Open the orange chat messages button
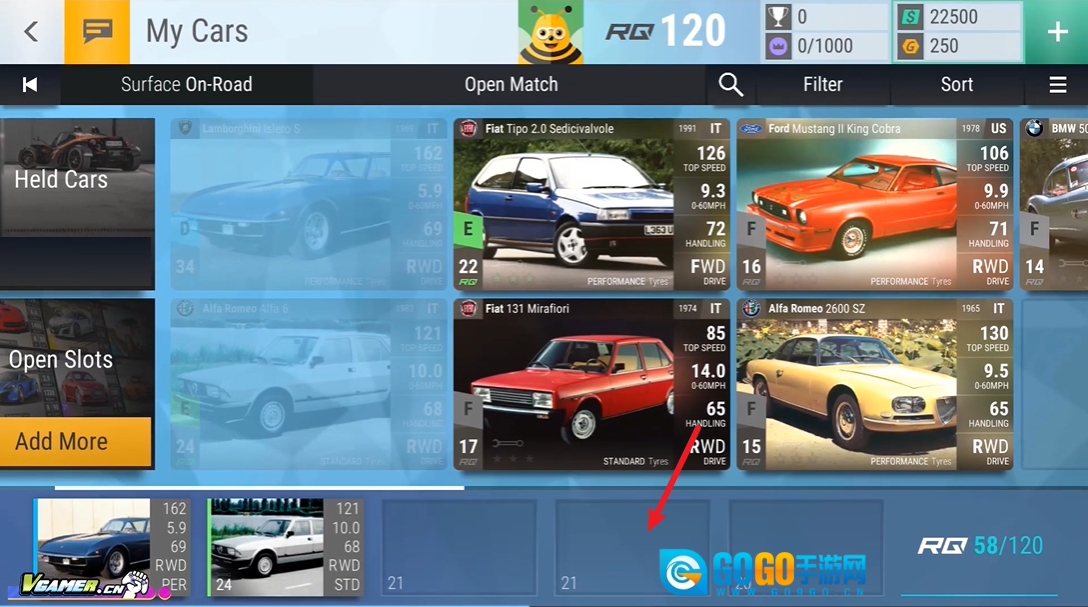1088x607 pixels. pyautogui.click(x=97, y=32)
